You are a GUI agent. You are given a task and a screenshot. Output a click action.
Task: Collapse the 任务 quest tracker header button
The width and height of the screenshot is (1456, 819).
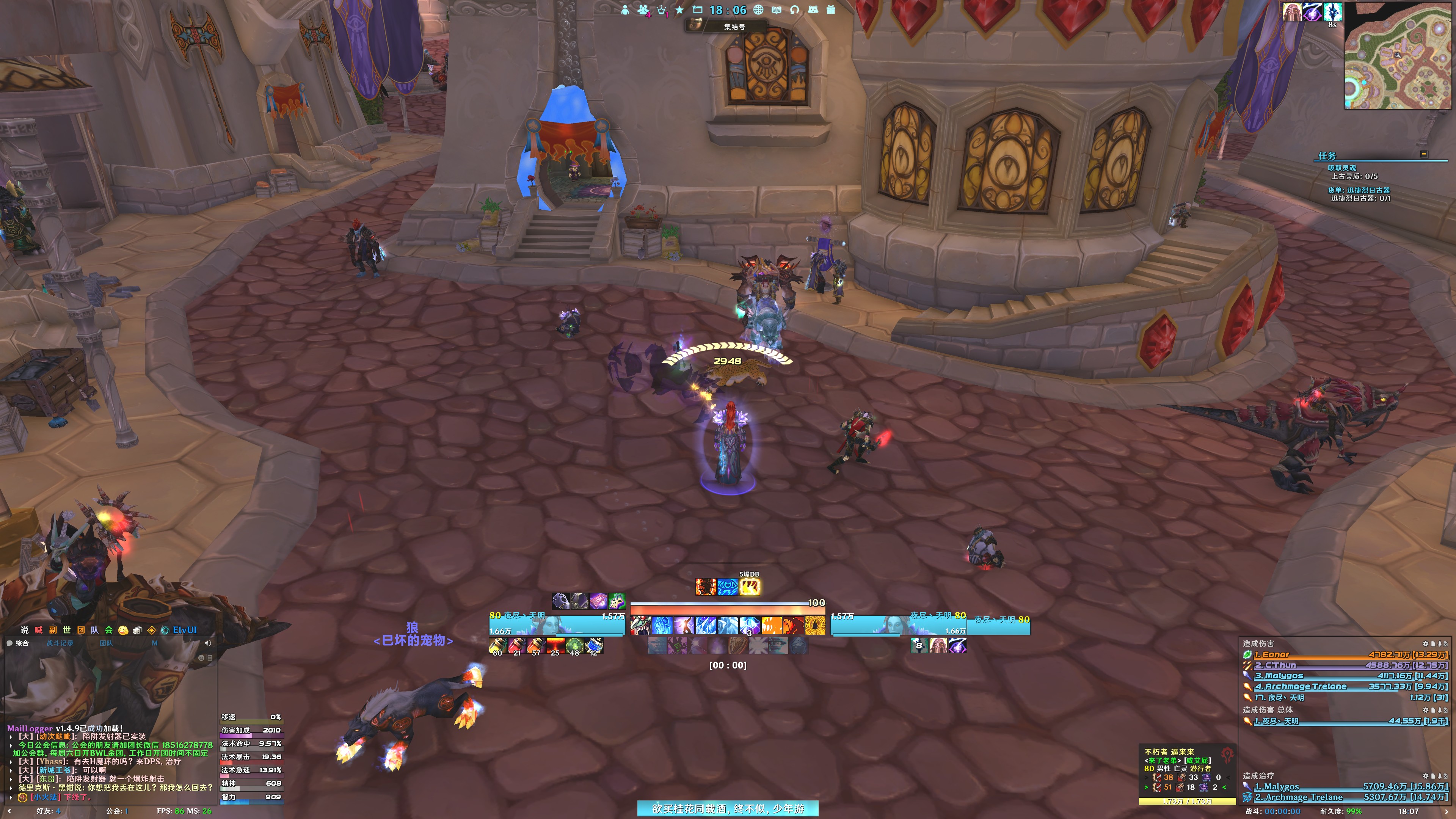pyautogui.click(x=1424, y=154)
